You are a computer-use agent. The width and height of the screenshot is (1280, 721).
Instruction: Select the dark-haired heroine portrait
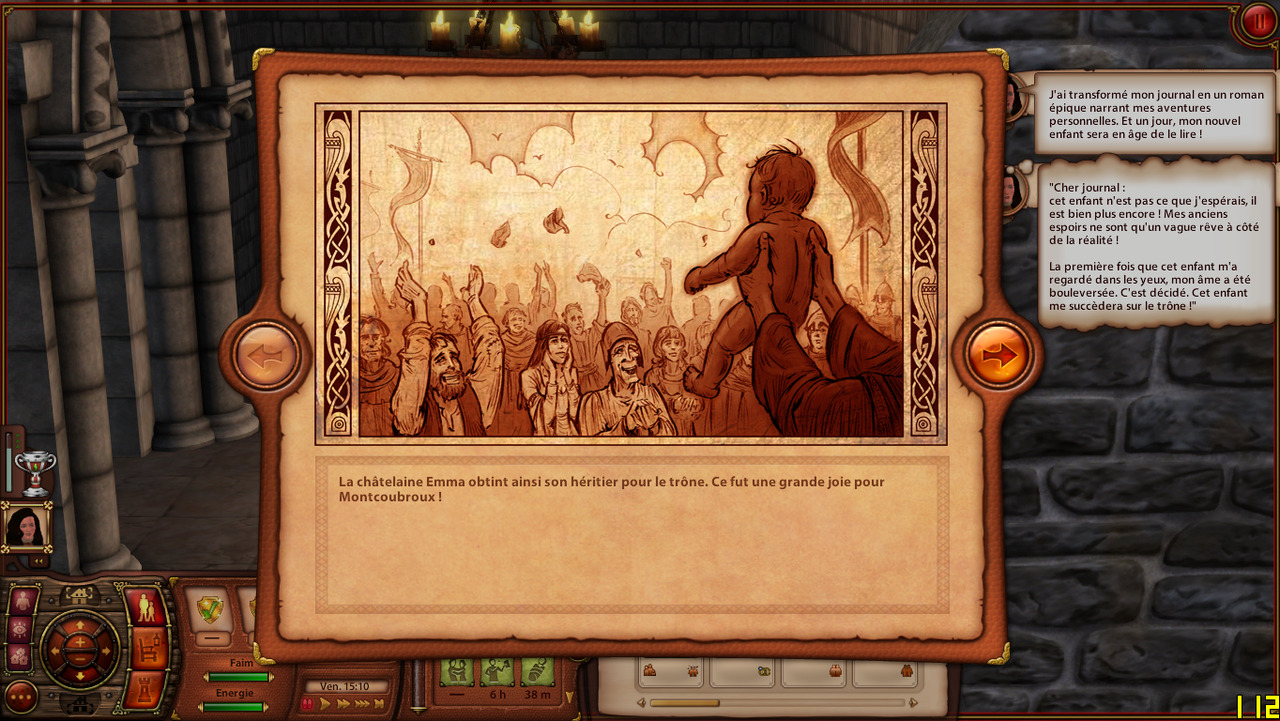(26, 527)
